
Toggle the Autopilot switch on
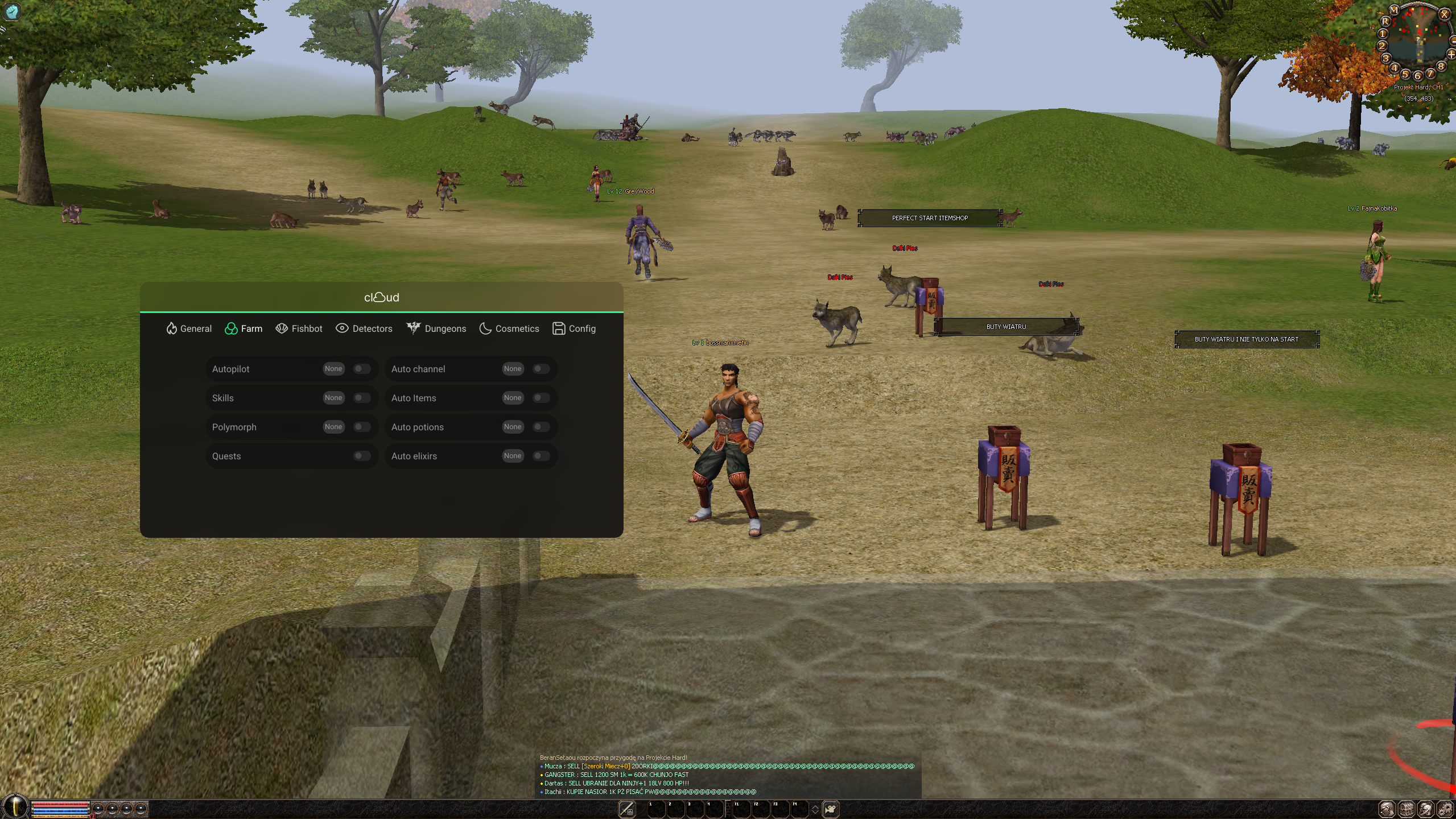[362, 369]
